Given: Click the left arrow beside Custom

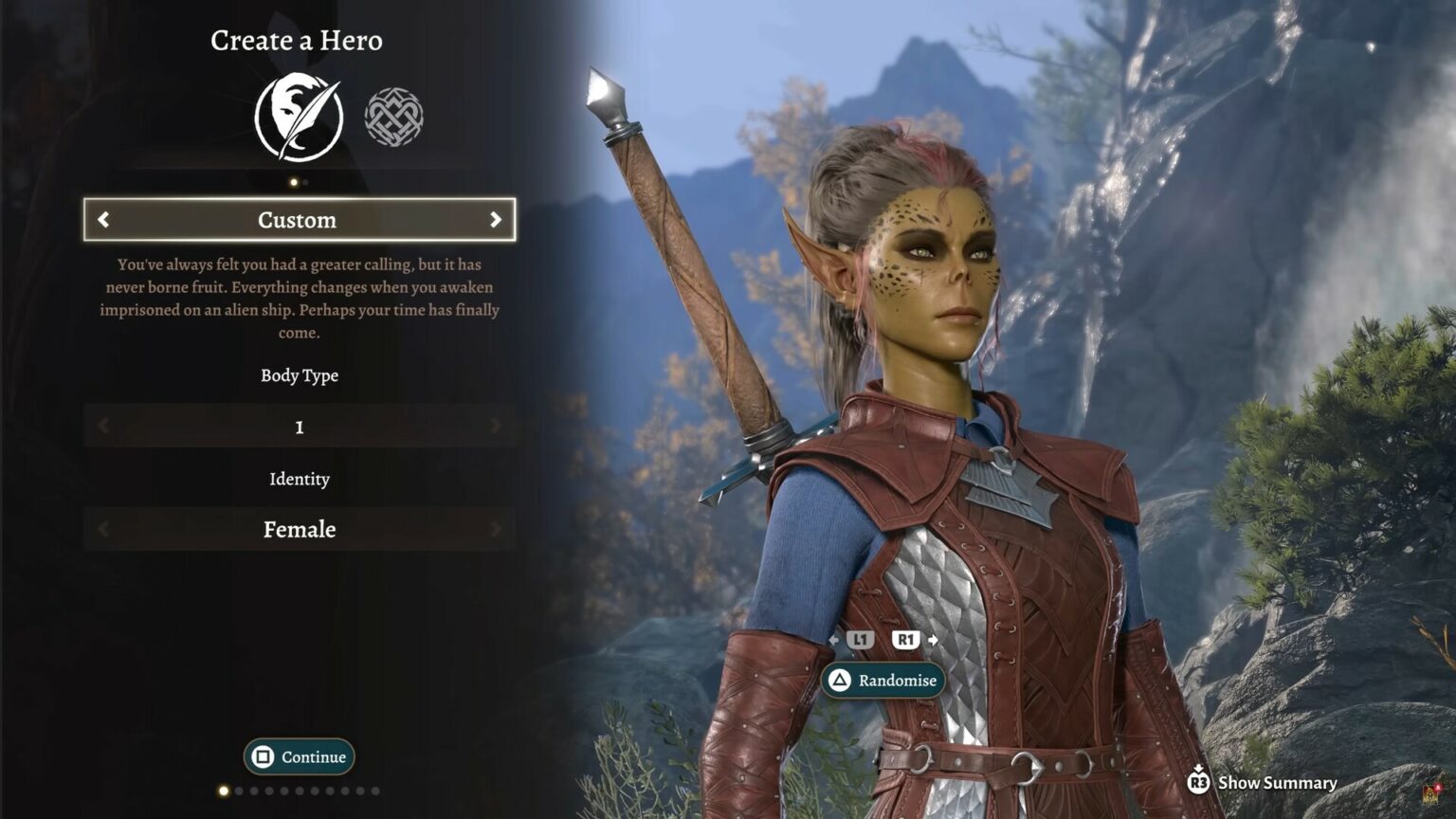Looking at the screenshot, I should point(103,220).
